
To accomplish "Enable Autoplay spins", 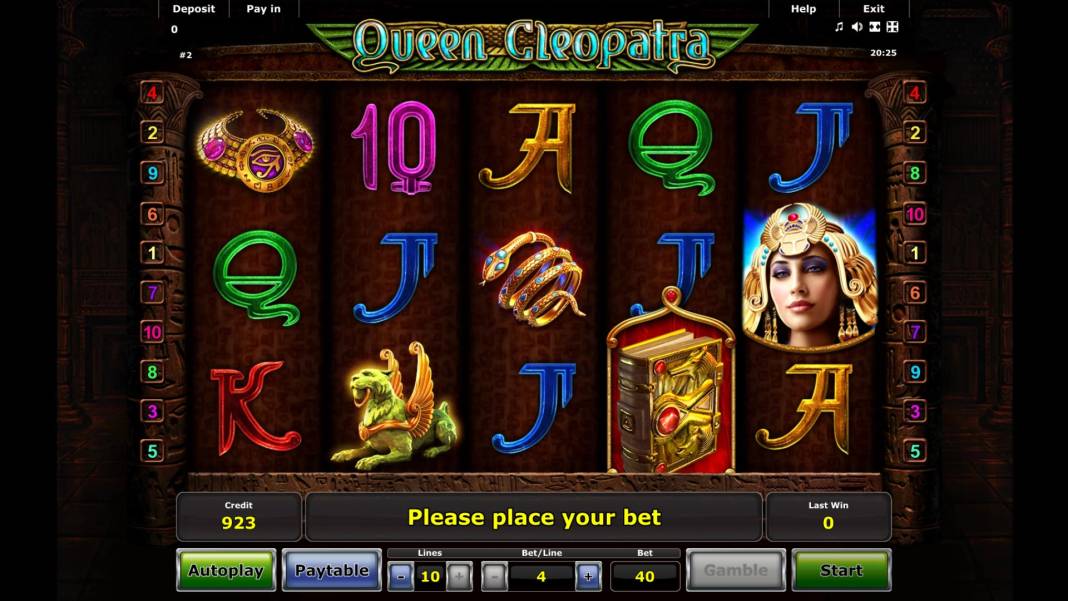I will [226, 570].
